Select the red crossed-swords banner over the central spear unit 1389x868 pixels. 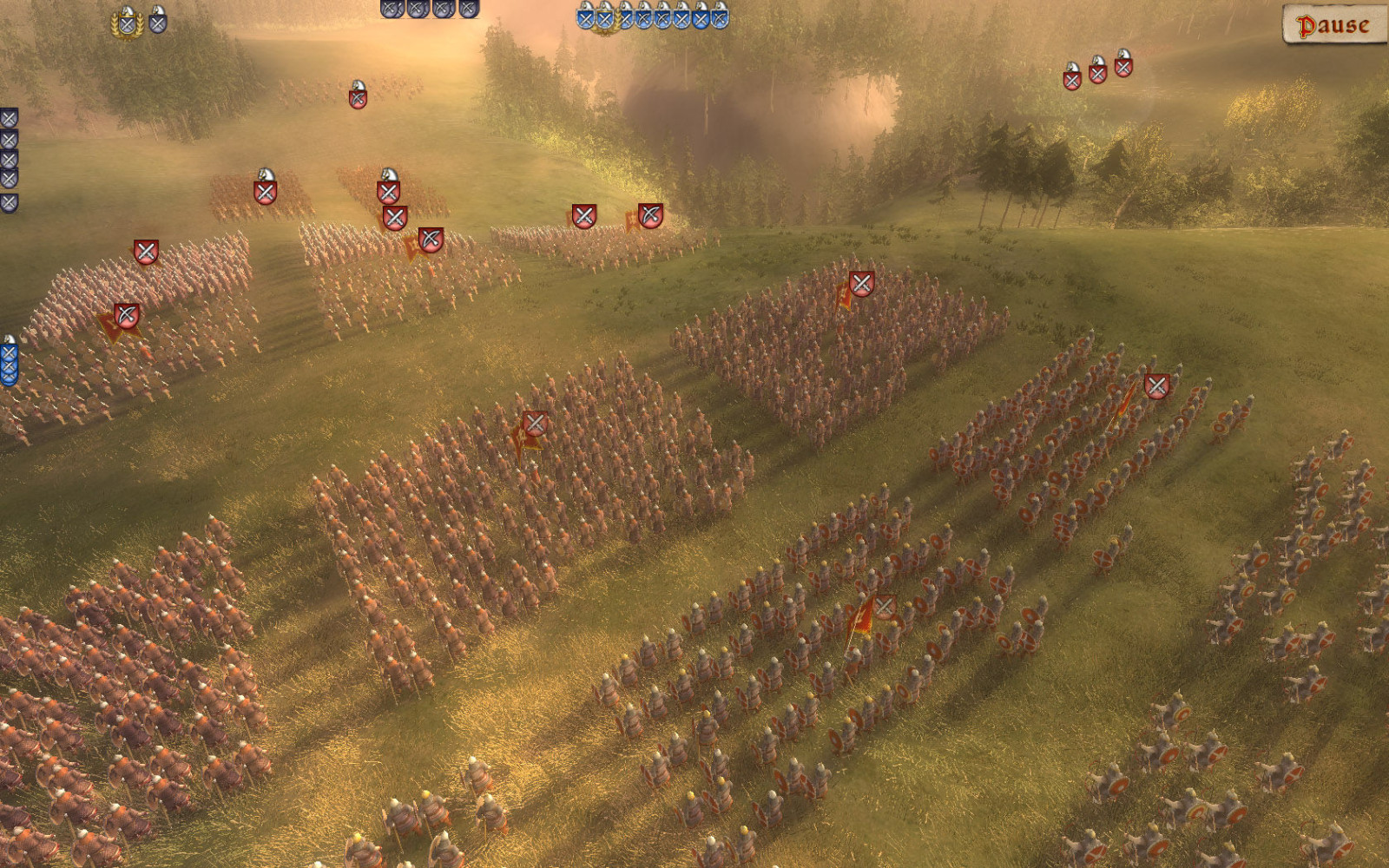click(x=534, y=425)
